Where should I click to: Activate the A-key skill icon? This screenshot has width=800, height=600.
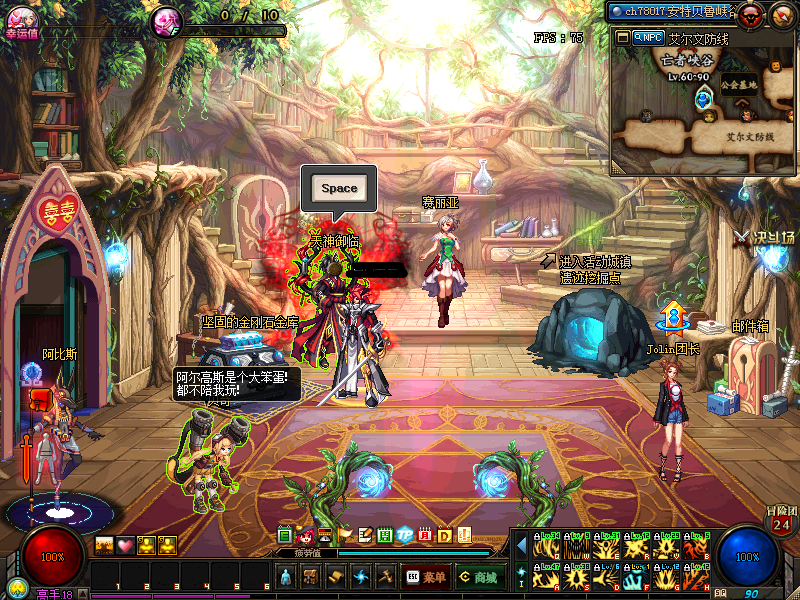pyautogui.click(x=545, y=577)
